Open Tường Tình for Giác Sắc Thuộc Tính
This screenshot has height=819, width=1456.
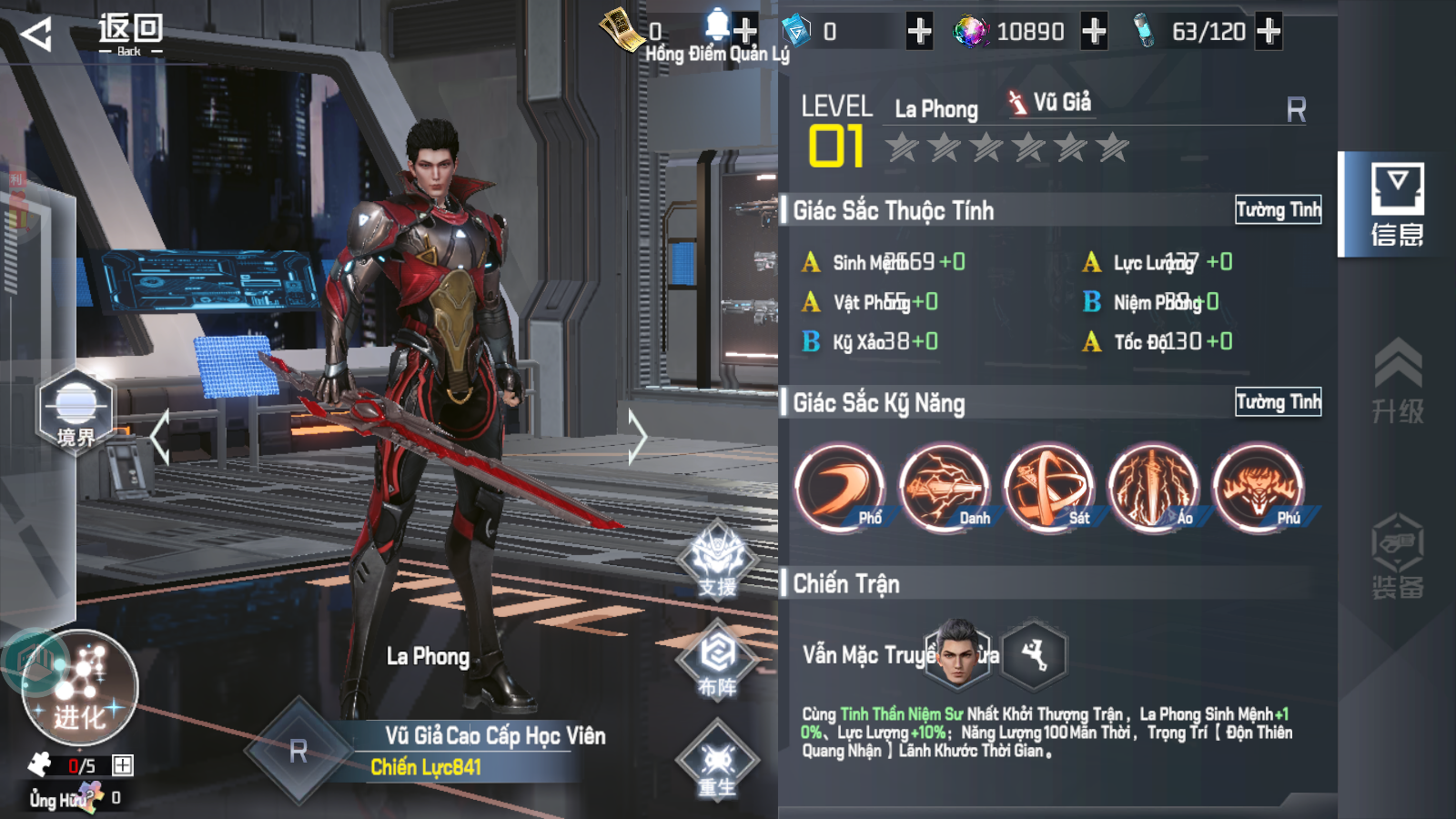coord(1278,210)
